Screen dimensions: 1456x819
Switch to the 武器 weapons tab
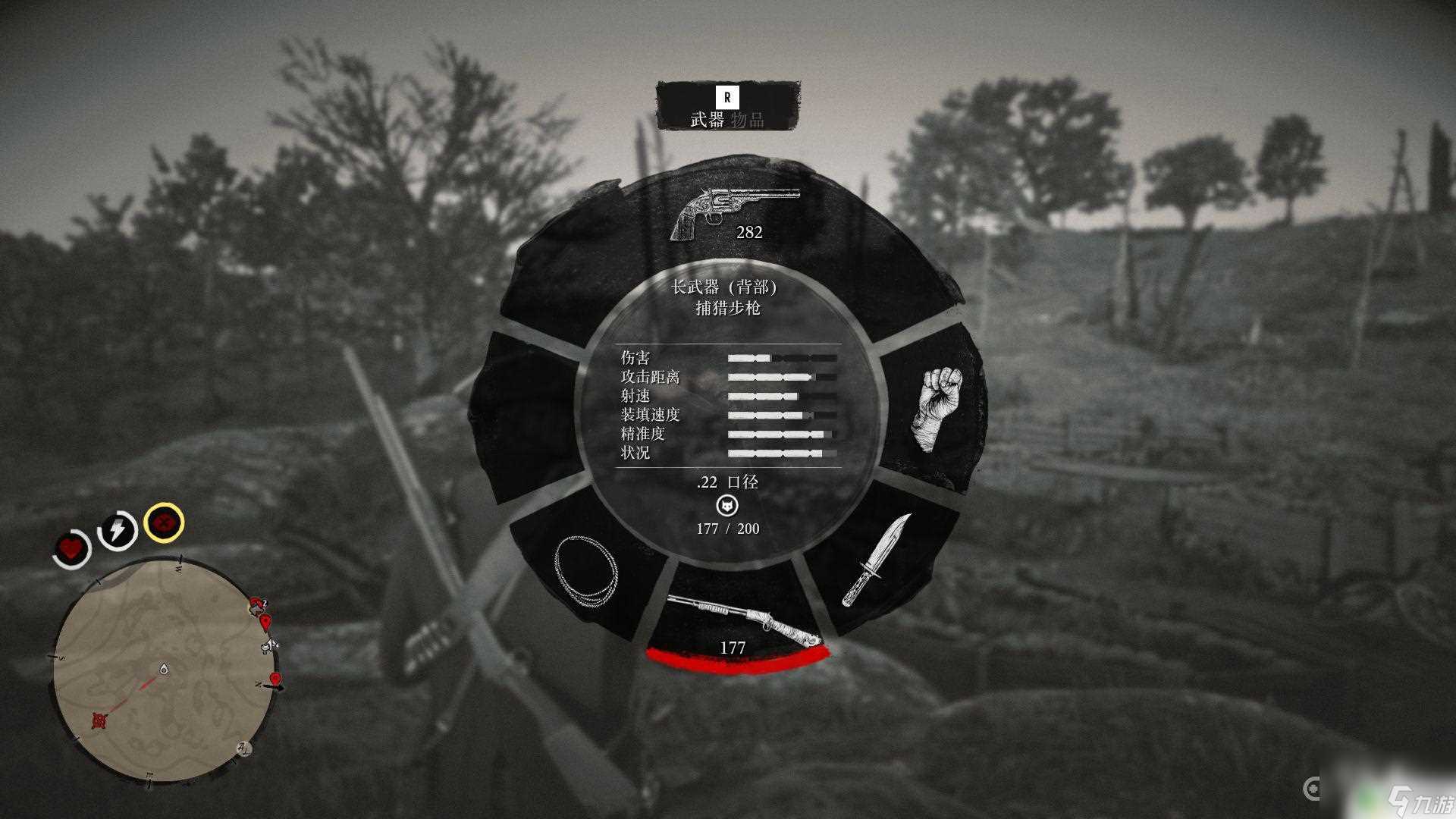click(707, 120)
